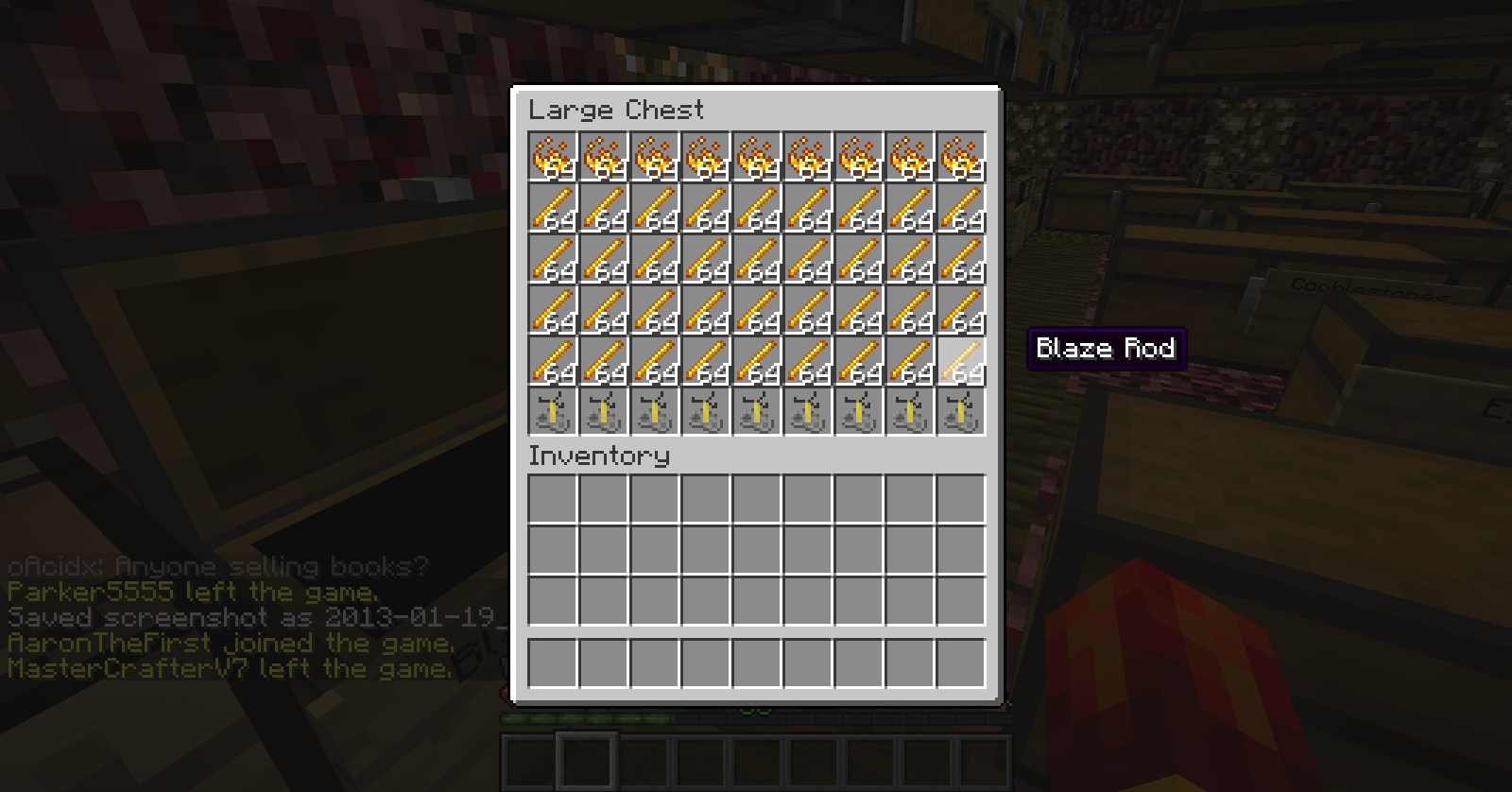Click the AaronTheFirst joined message
Screen dimensions: 1512x792
pyautogui.click(x=227, y=644)
